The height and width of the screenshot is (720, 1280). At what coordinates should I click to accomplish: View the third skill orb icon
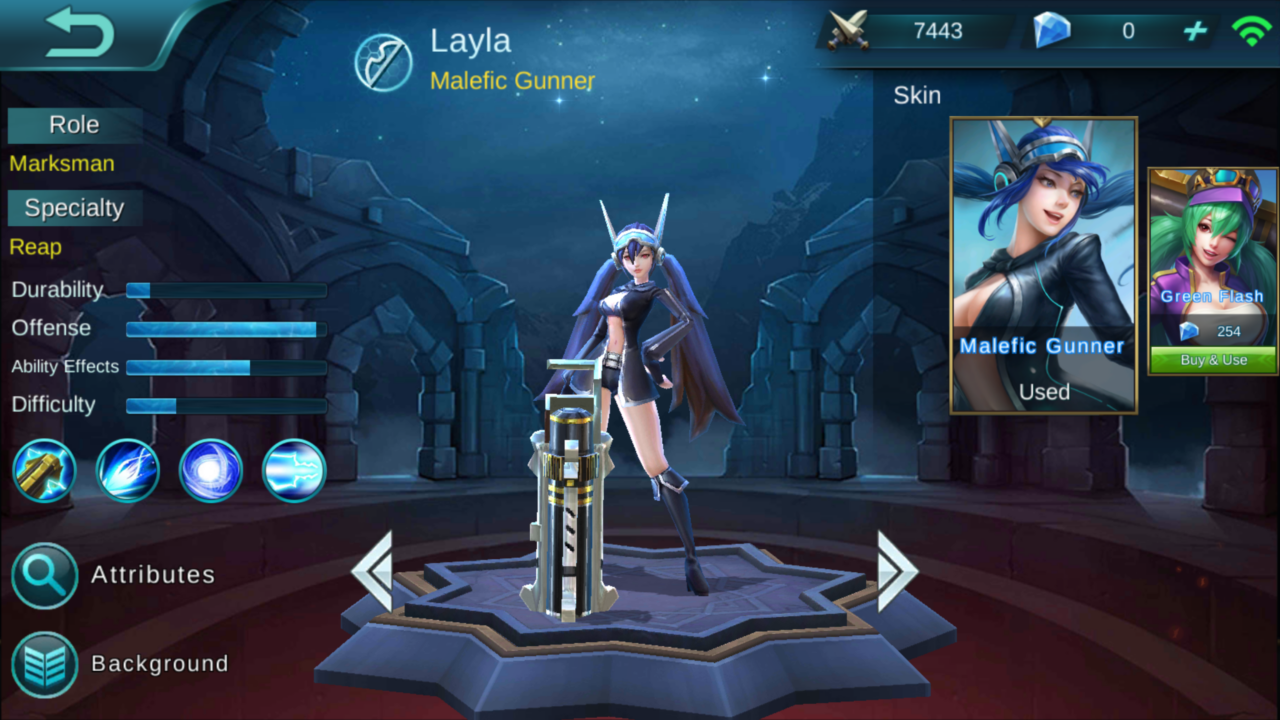click(x=210, y=471)
